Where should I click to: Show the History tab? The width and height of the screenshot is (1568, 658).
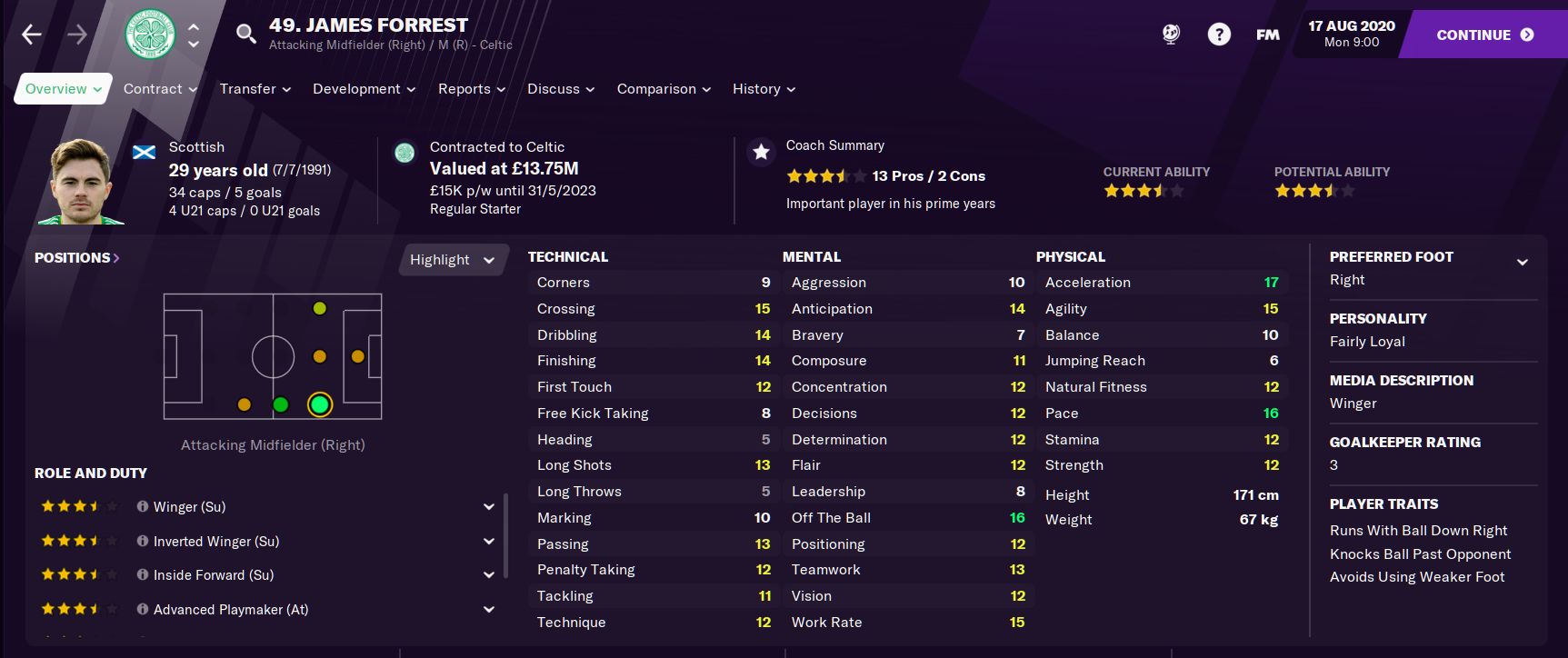764,89
